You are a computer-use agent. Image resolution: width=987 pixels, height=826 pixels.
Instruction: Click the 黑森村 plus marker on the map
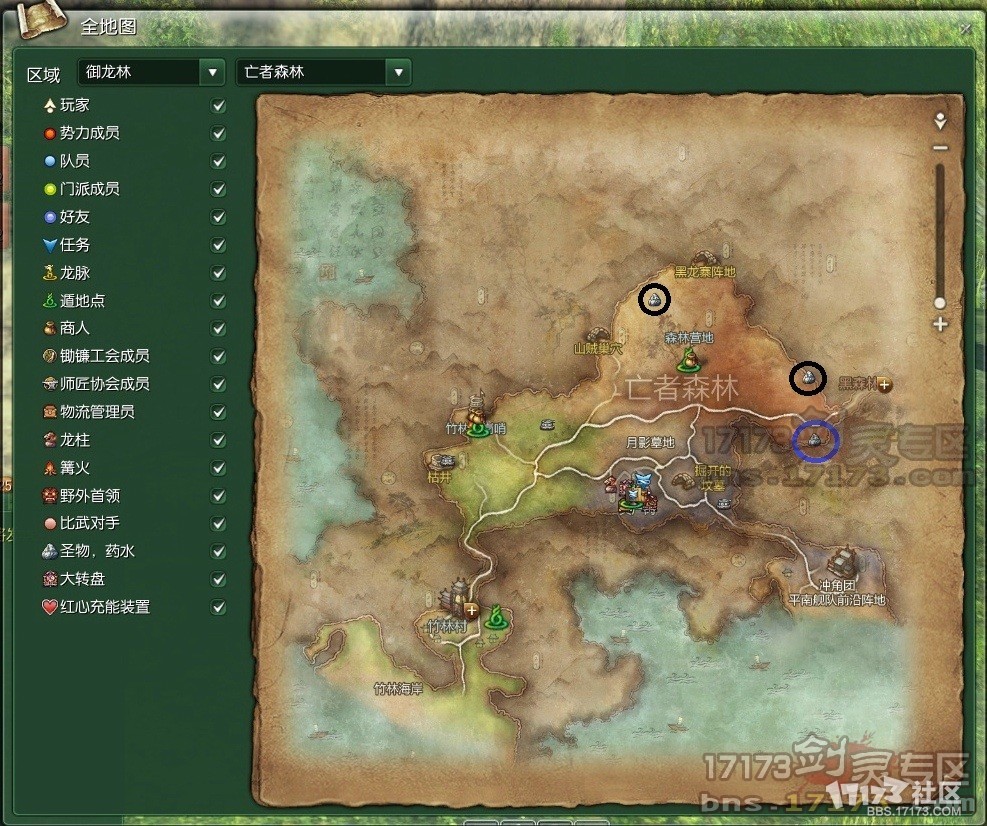pyautogui.click(x=885, y=384)
